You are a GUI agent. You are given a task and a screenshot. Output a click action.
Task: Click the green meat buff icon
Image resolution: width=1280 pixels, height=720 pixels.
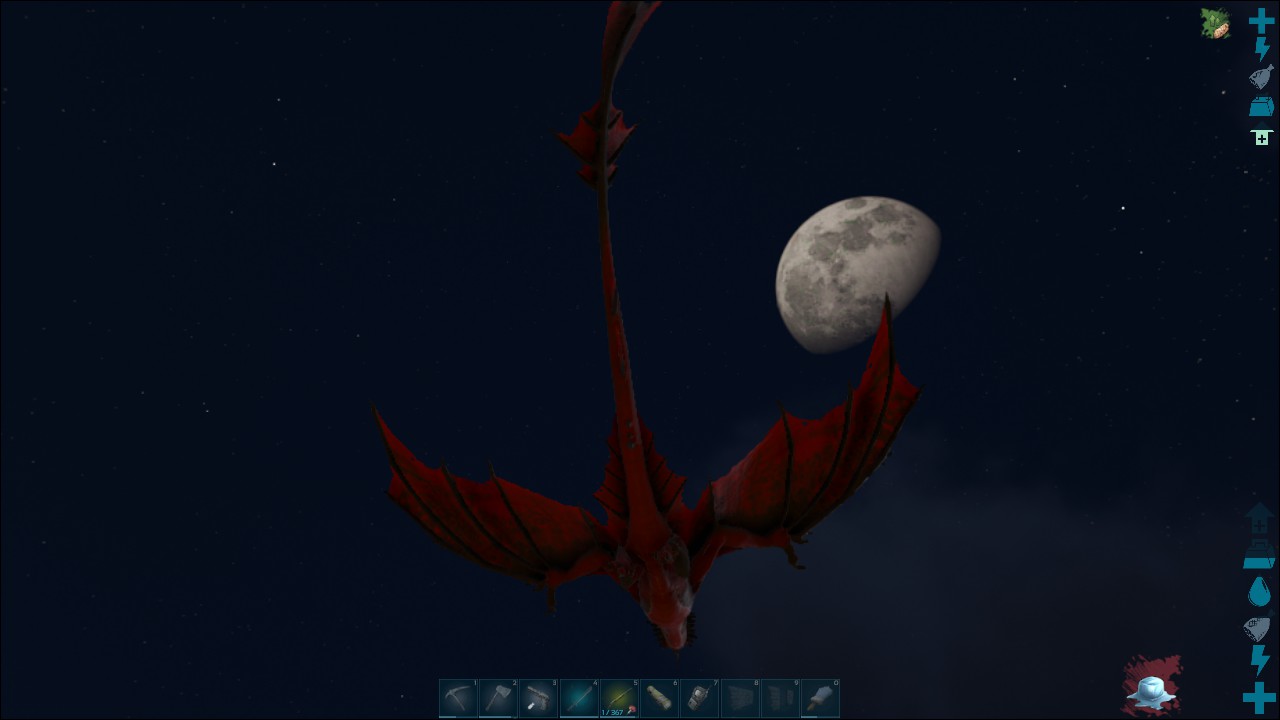click(1215, 23)
